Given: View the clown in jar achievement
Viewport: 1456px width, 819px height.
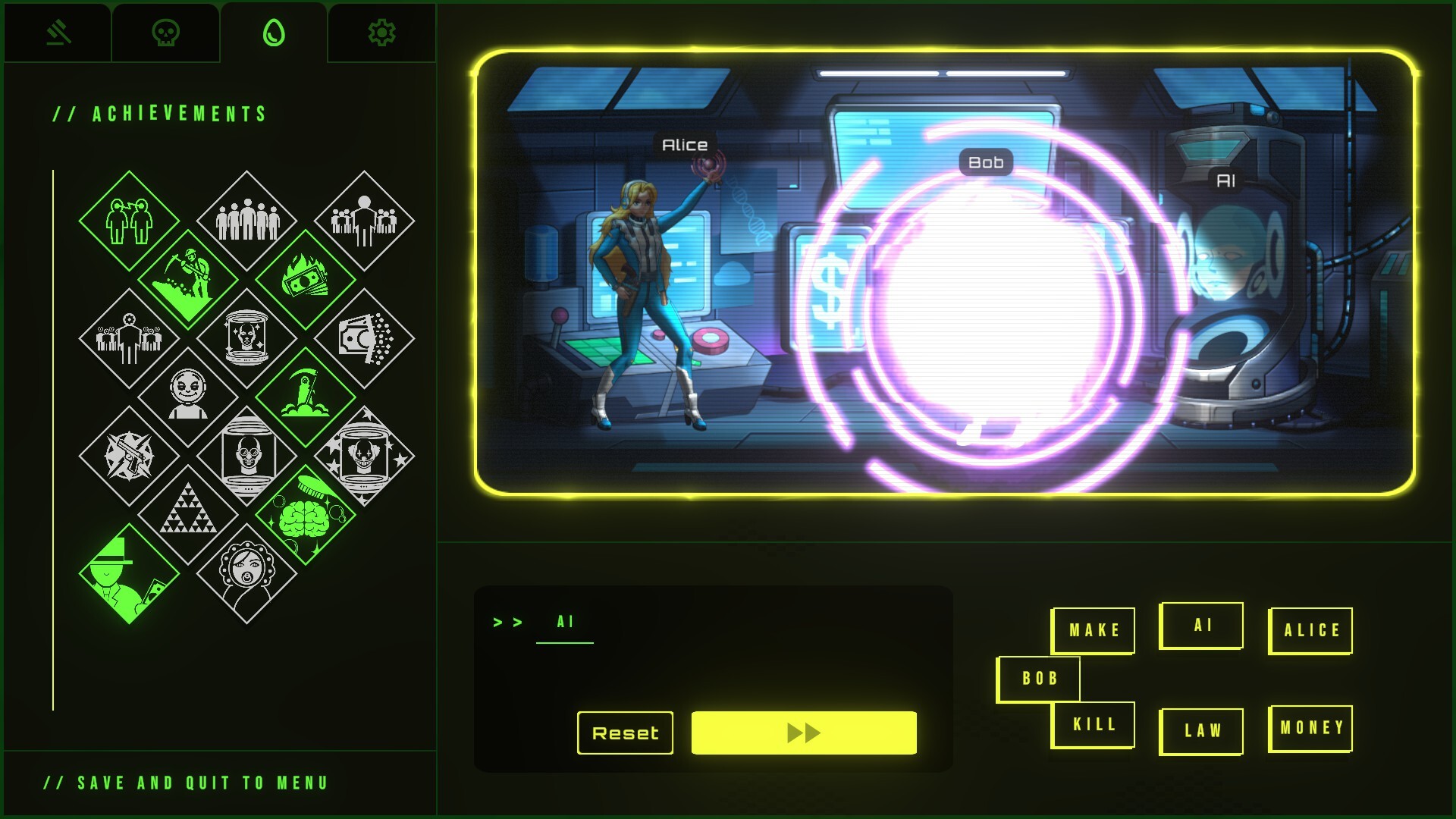Looking at the screenshot, I should pos(365,456).
